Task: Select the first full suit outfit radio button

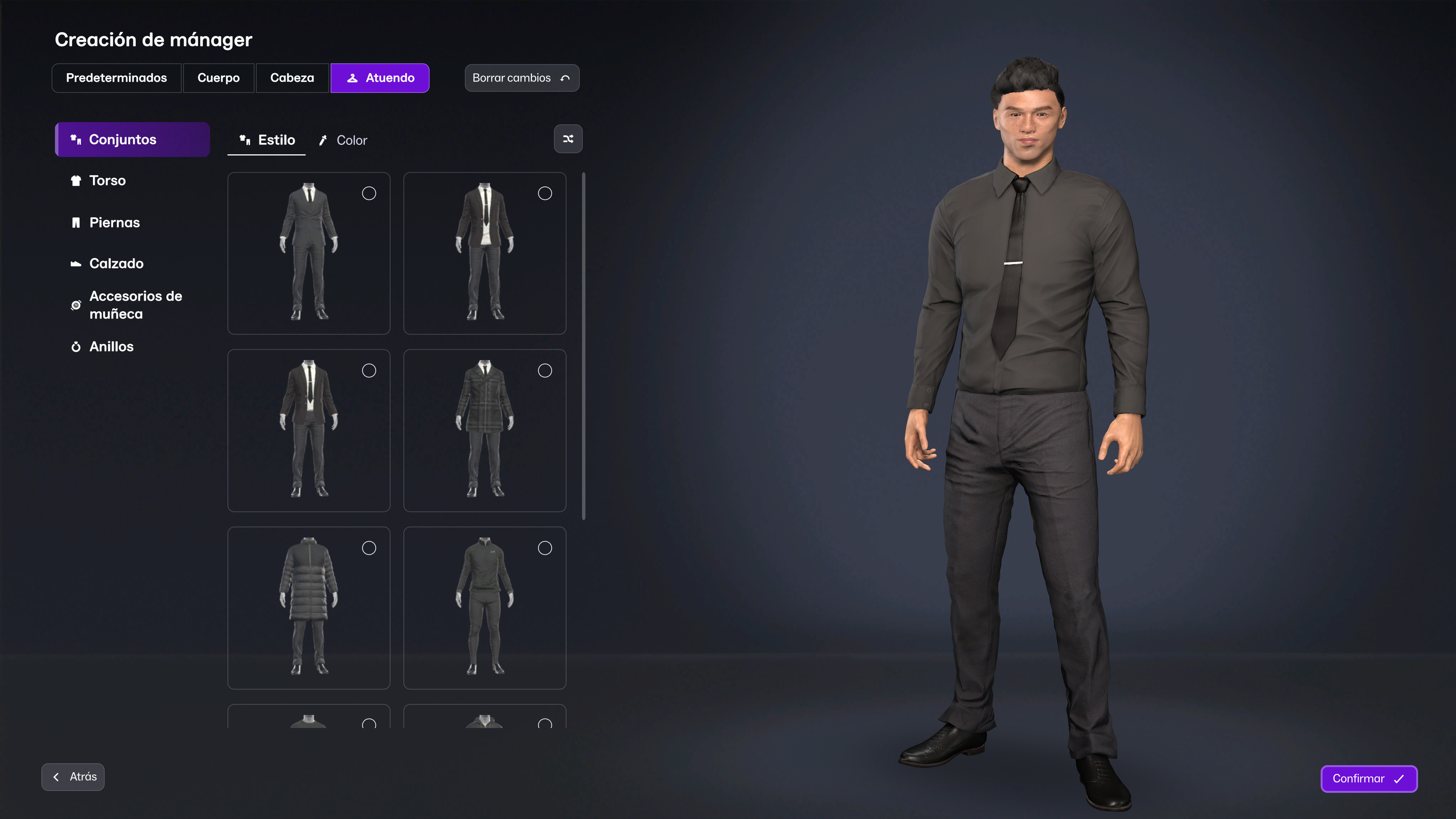Action: tap(369, 193)
